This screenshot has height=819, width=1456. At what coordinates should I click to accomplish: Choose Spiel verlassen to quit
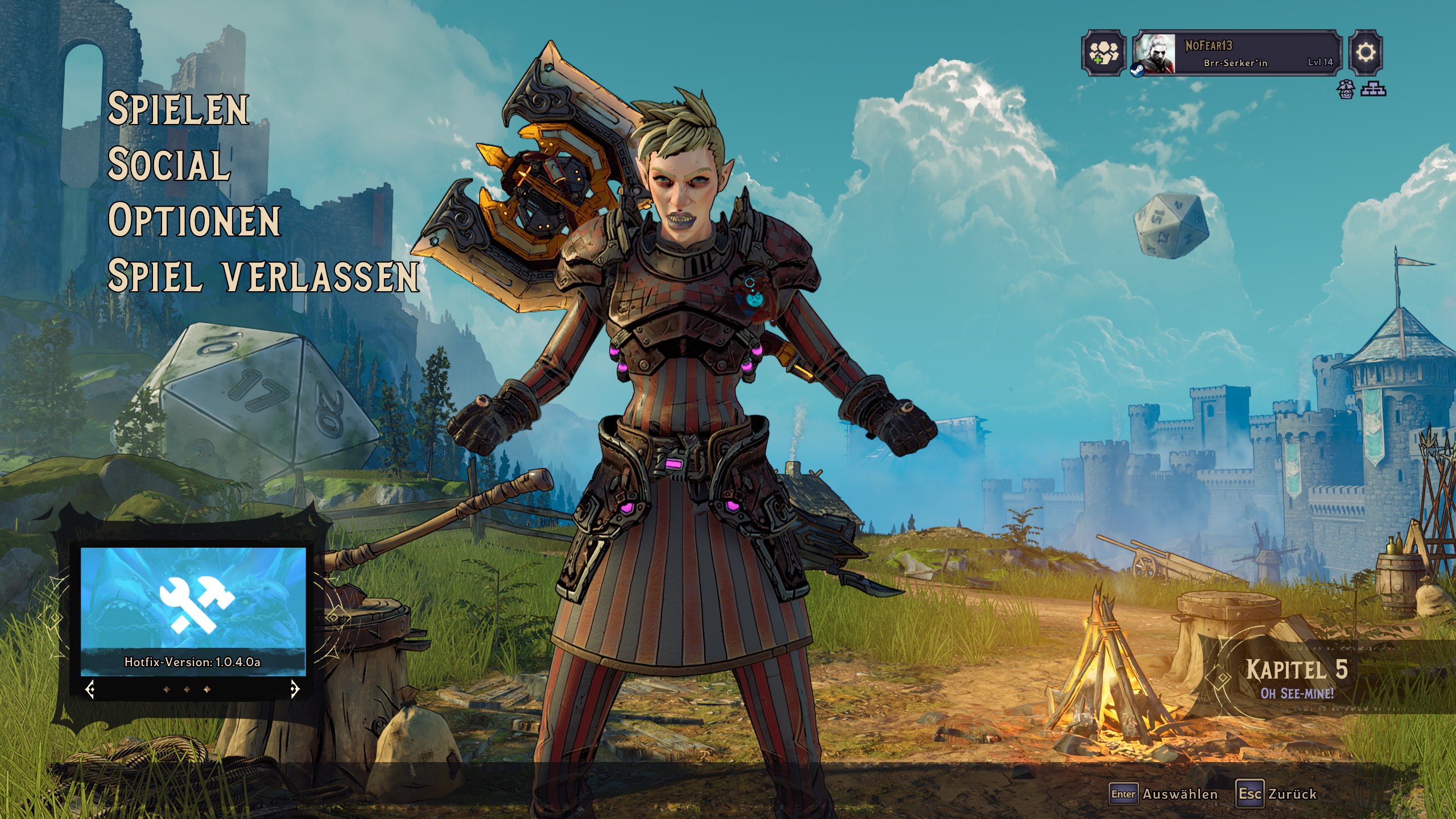263,276
